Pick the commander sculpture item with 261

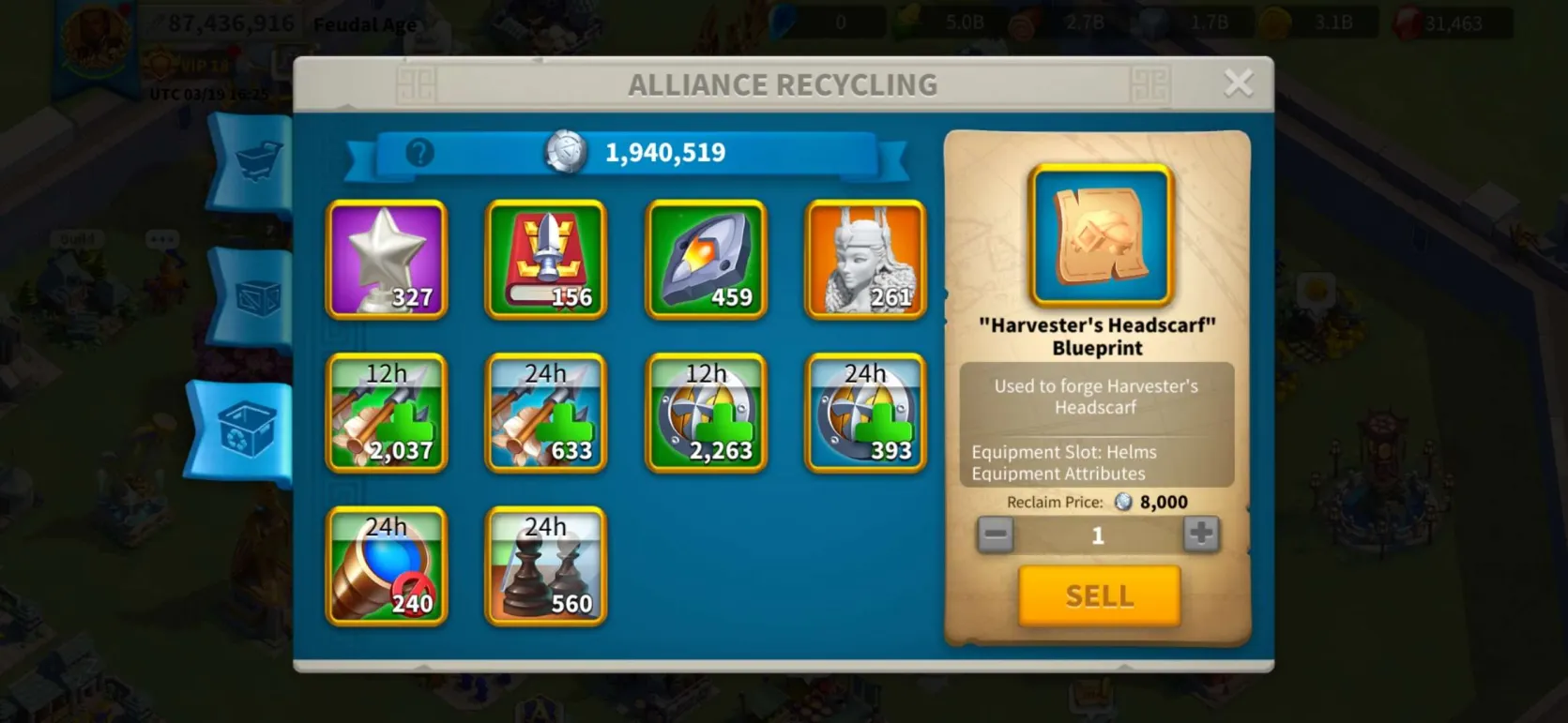click(865, 260)
